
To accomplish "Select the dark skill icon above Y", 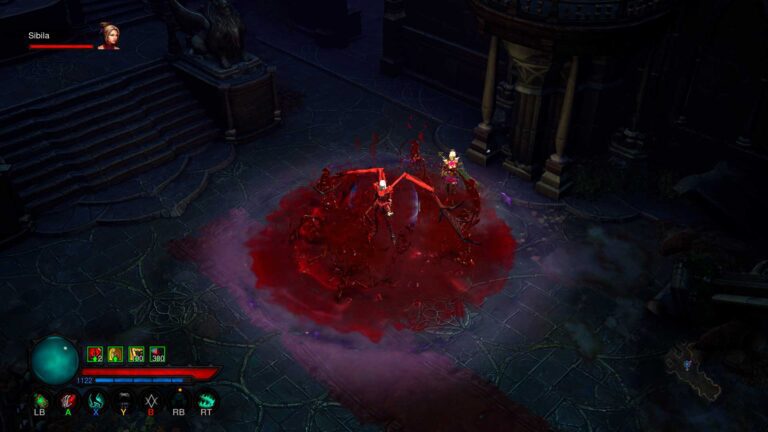I will [x=124, y=400].
